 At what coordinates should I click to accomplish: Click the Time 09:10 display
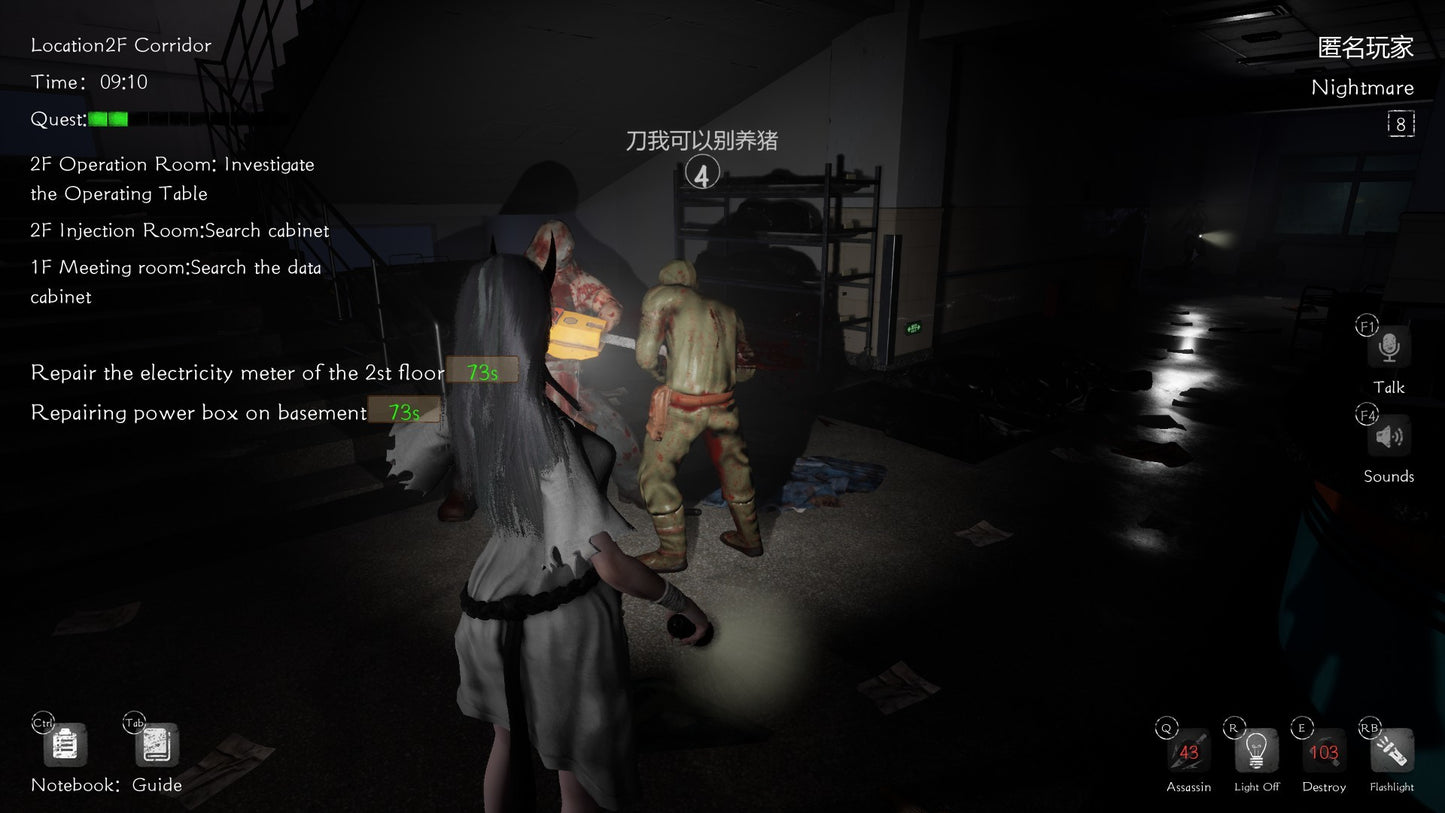90,81
